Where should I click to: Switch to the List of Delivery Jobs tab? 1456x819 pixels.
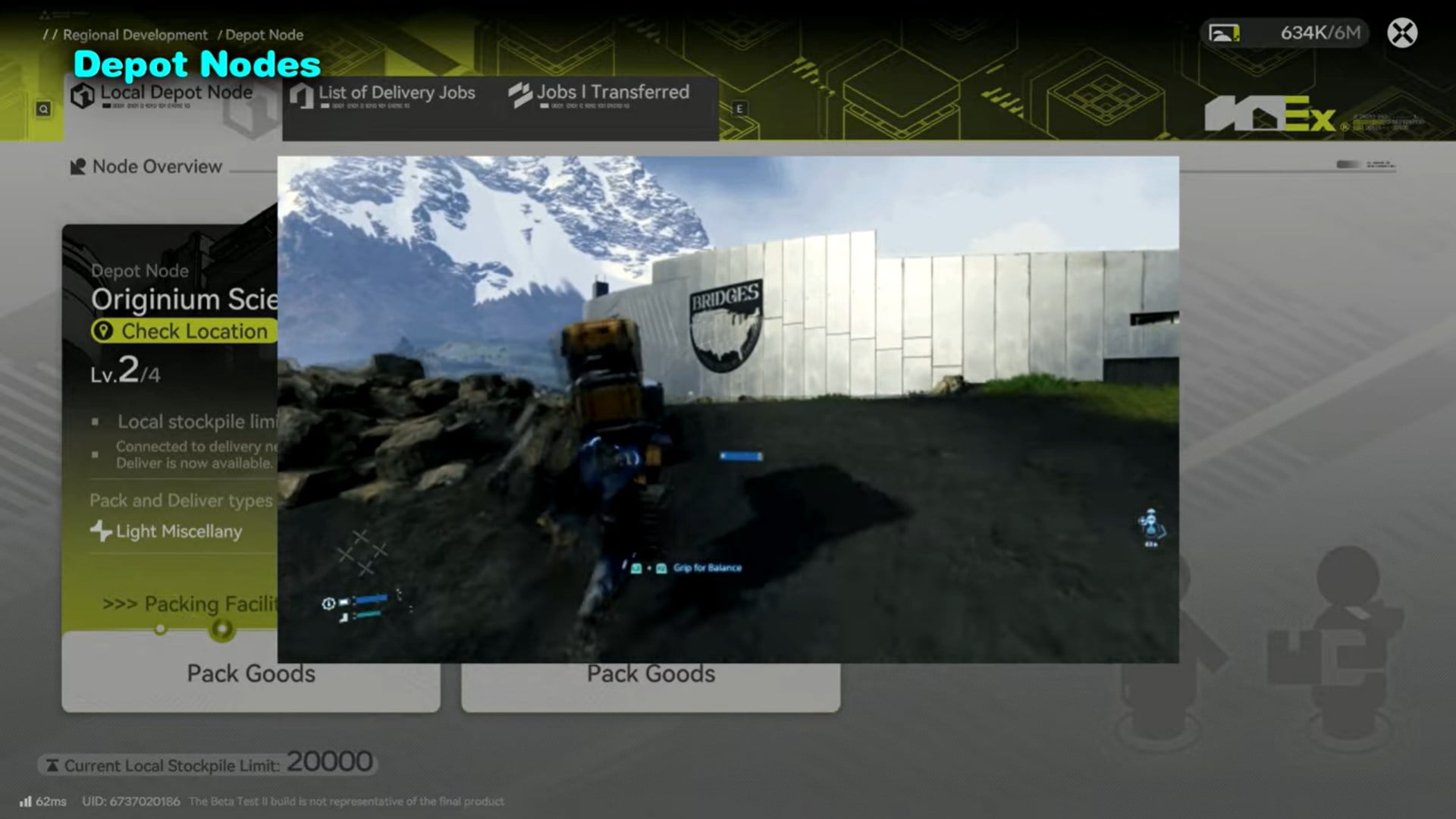click(394, 94)
